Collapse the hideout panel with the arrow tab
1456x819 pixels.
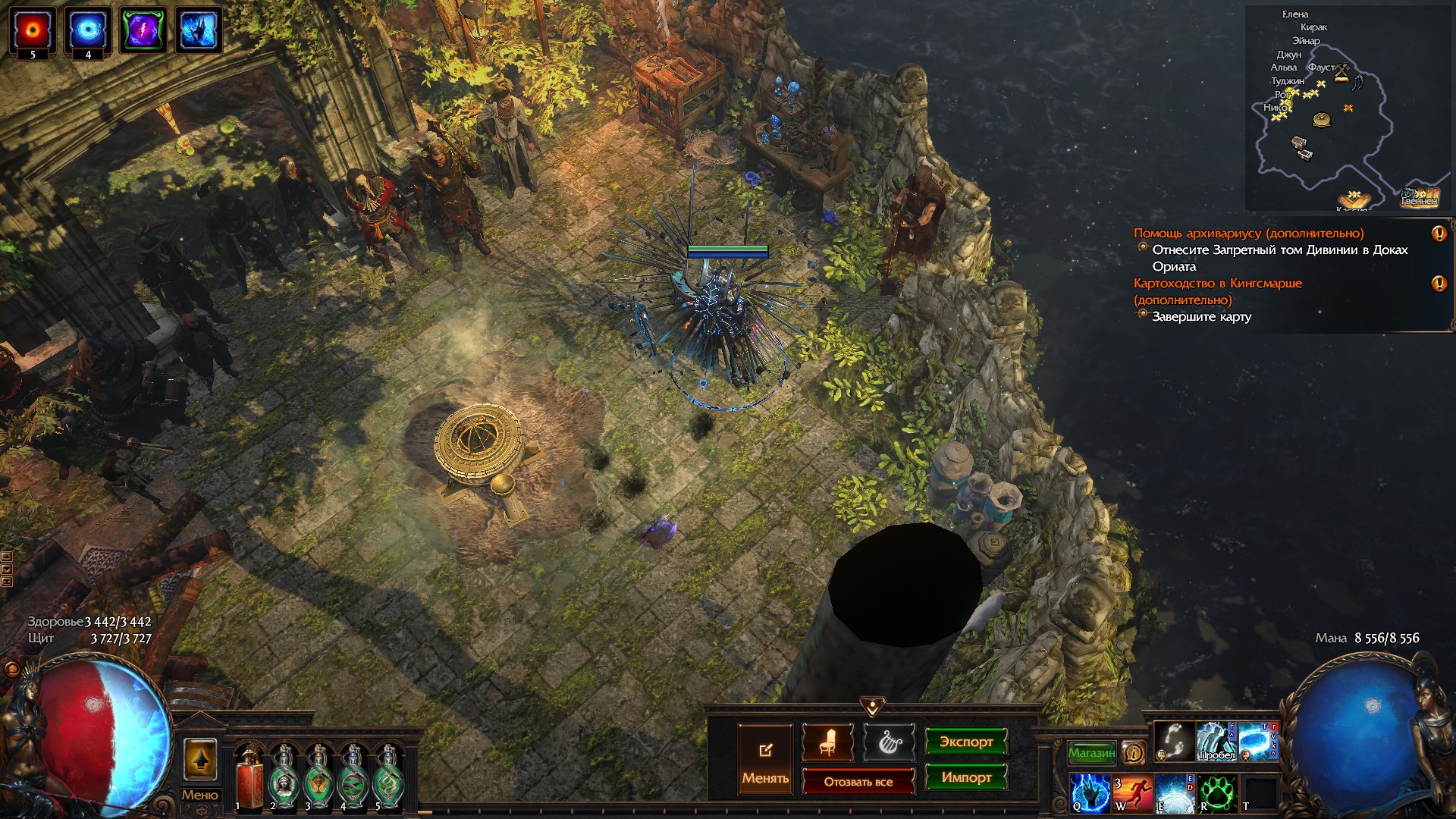[x=872, y=707]
